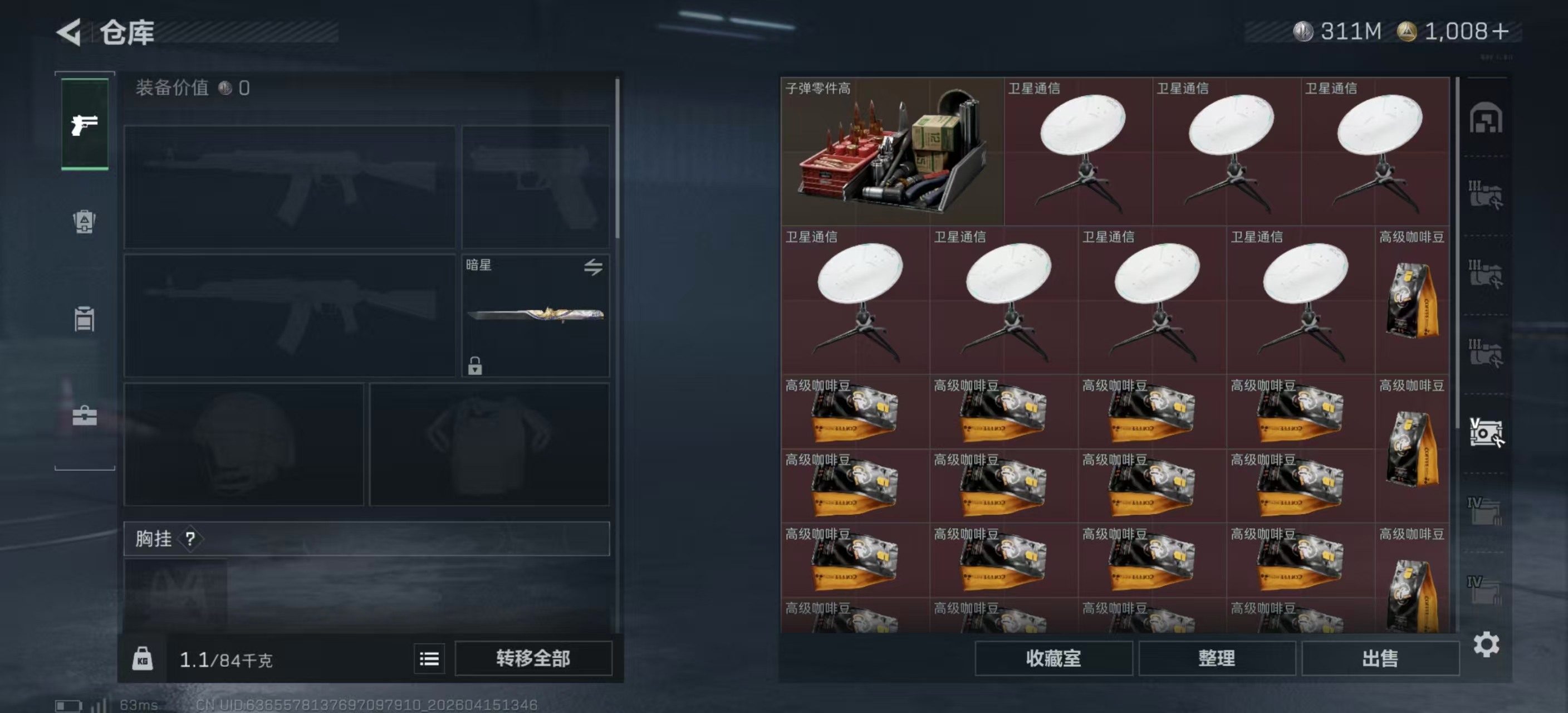Go back from the 仓库 screen
Screen dimensions: 1568x713
[x=70, y=32]
